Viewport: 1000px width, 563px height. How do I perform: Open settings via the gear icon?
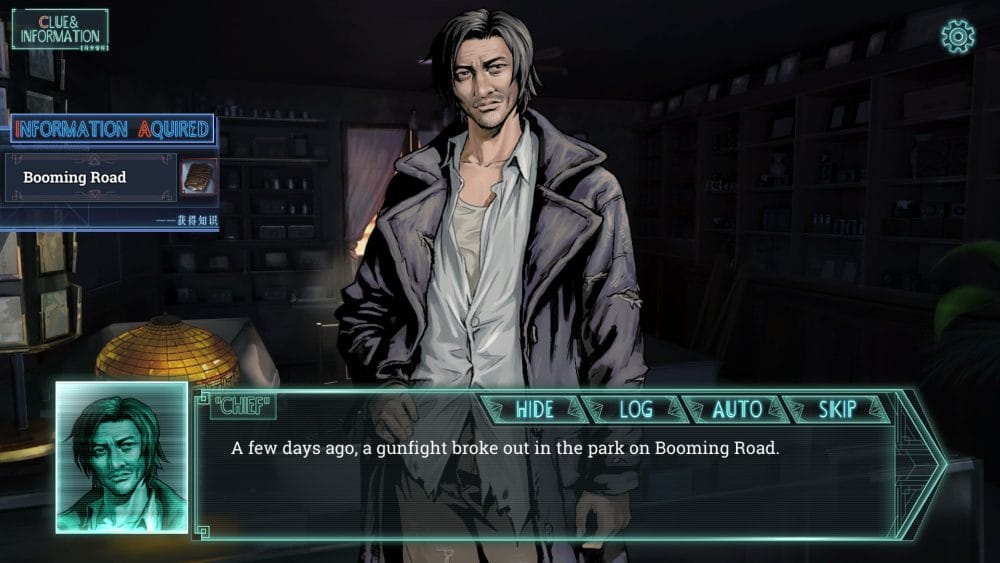[x=957, y=37]
